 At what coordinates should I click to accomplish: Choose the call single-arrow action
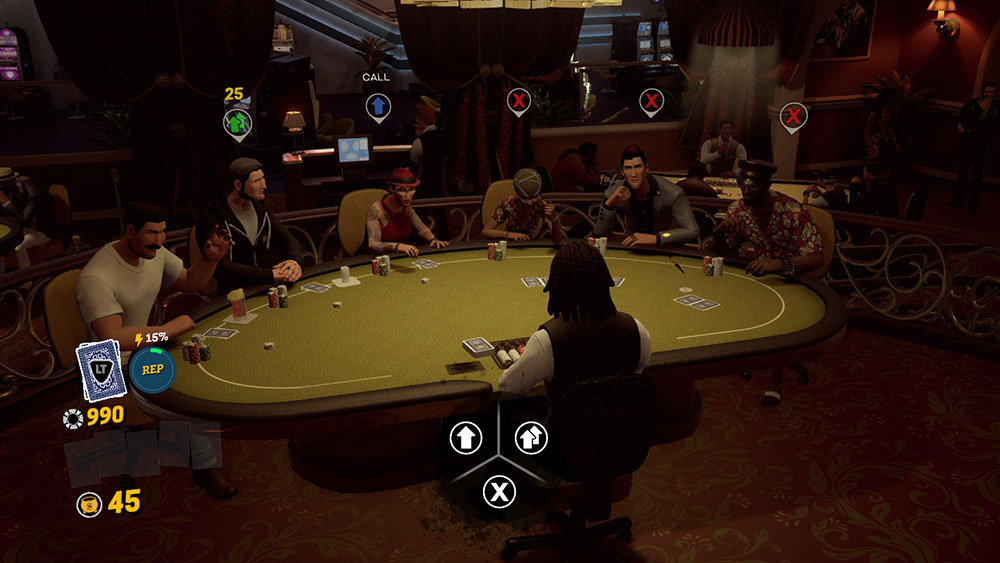(x=466, y=437)
